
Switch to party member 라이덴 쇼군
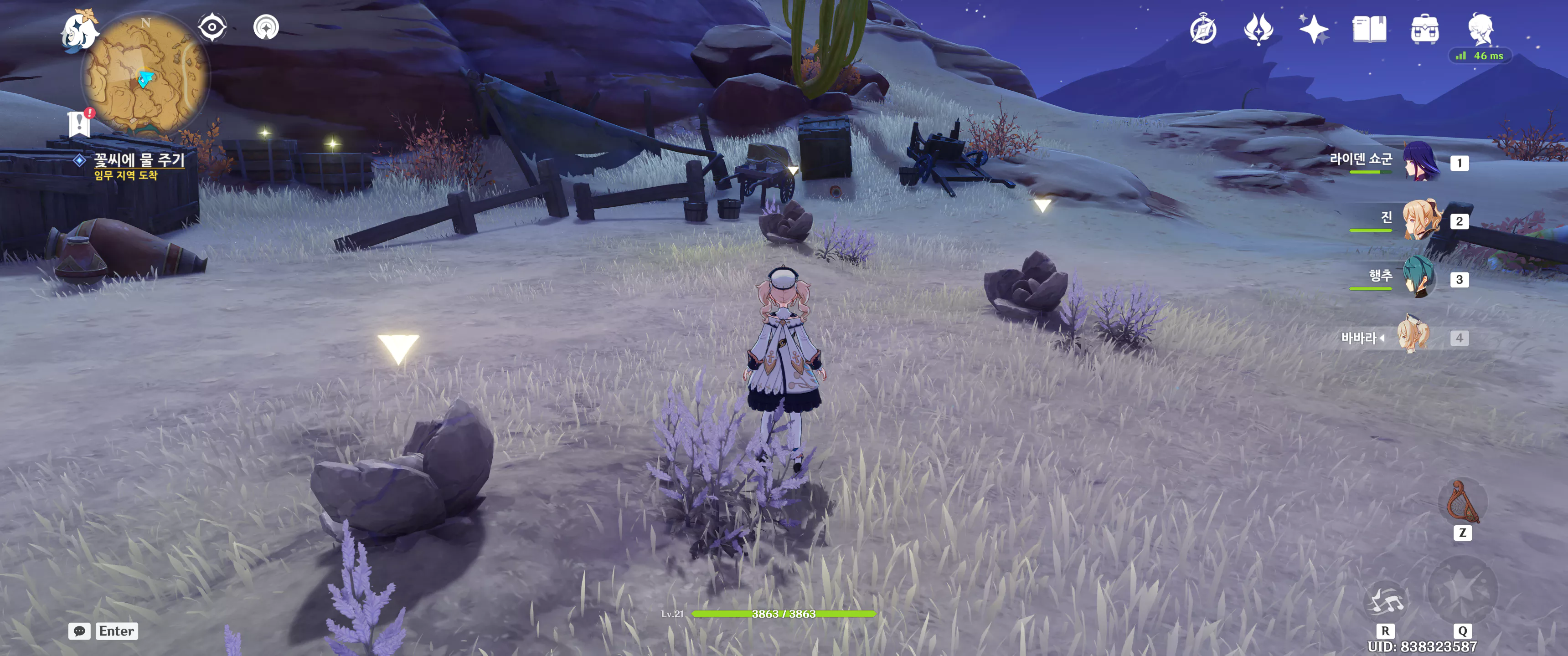click(x=1421, y=162)
